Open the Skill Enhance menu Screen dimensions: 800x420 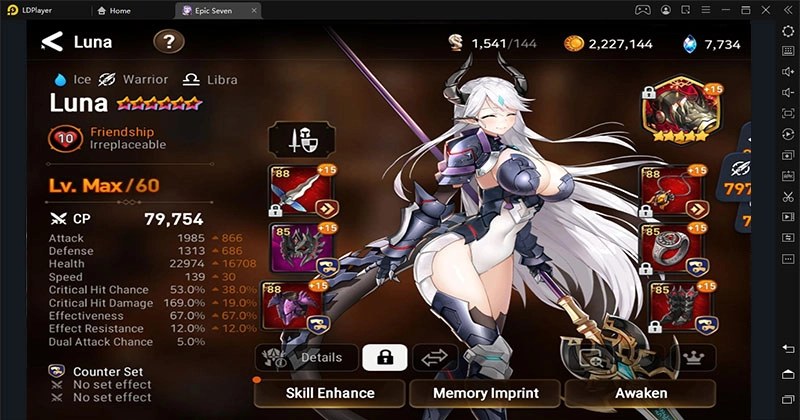329,393
